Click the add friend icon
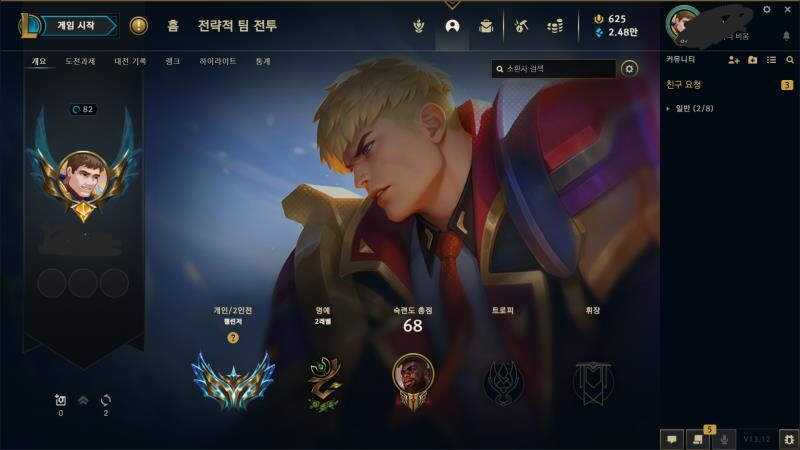Screen dimensions: 800x450 [x=734, y=61]
